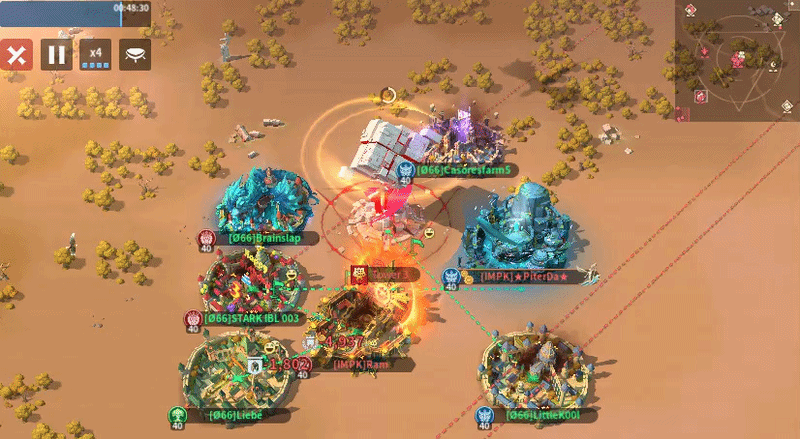800x439 pixels.
Task: Seek on the replay progress bar
Action: [x=75, y=13]
